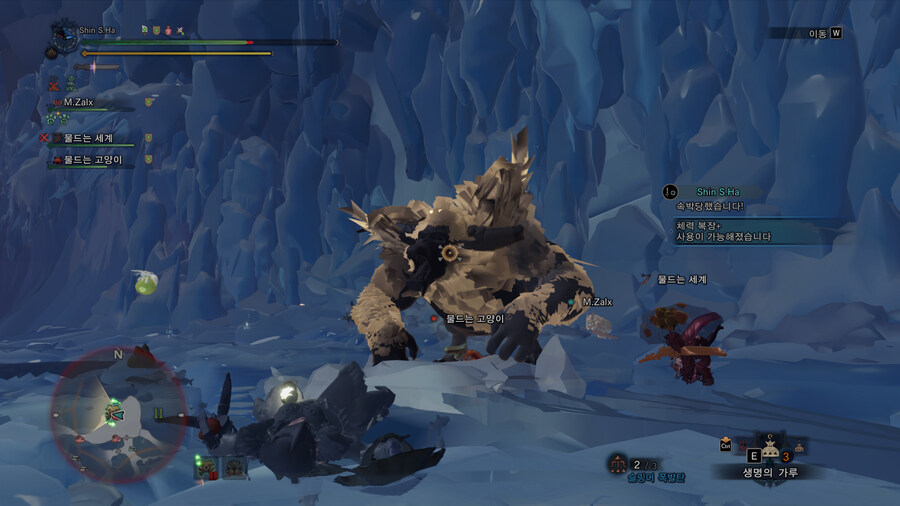The width and height of the screenshot is (900, 506).
Task: Click the second monster icon beside the minimap
Action: point(235,466)
